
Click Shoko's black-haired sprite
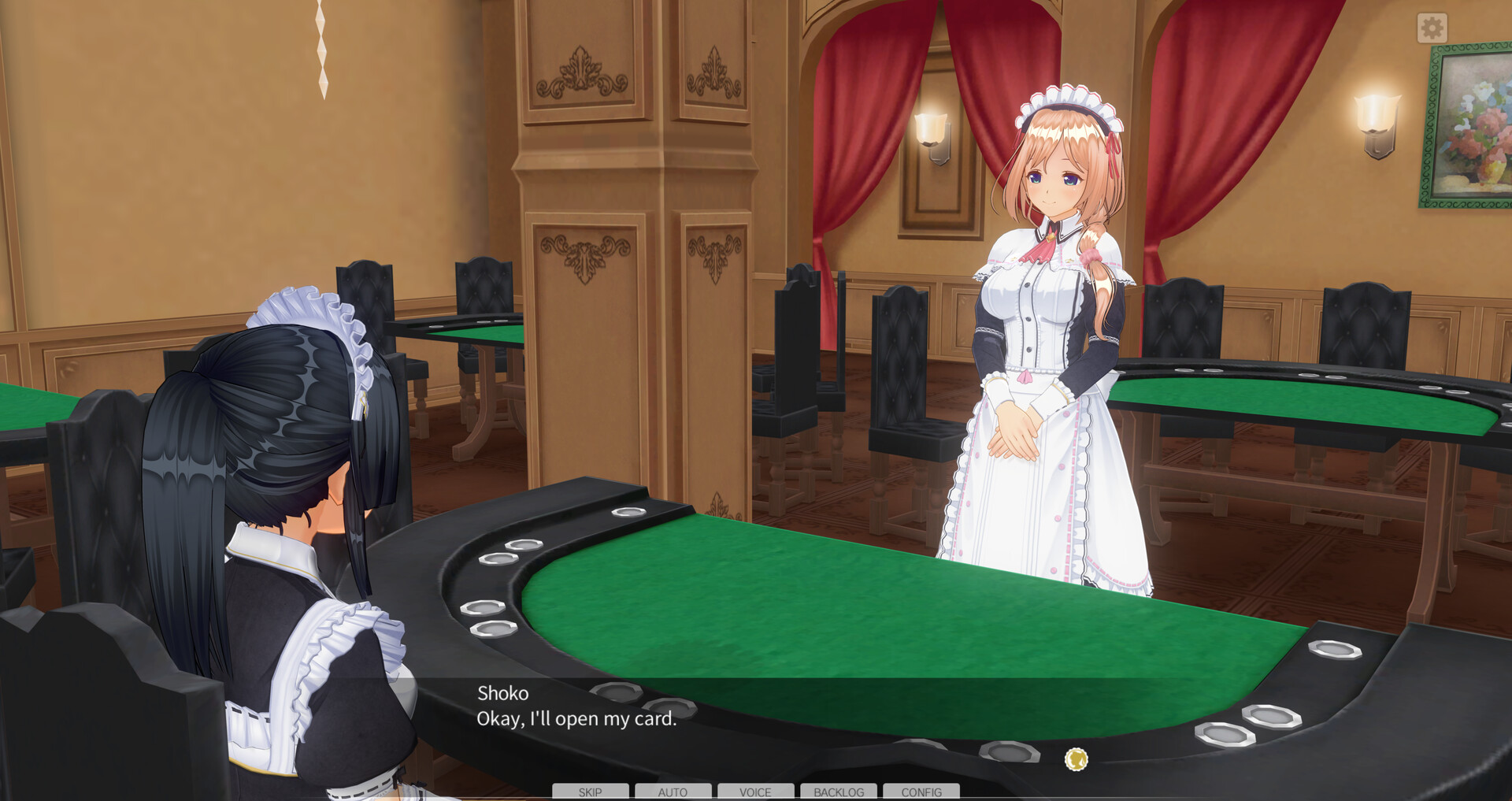coord(268,473)
